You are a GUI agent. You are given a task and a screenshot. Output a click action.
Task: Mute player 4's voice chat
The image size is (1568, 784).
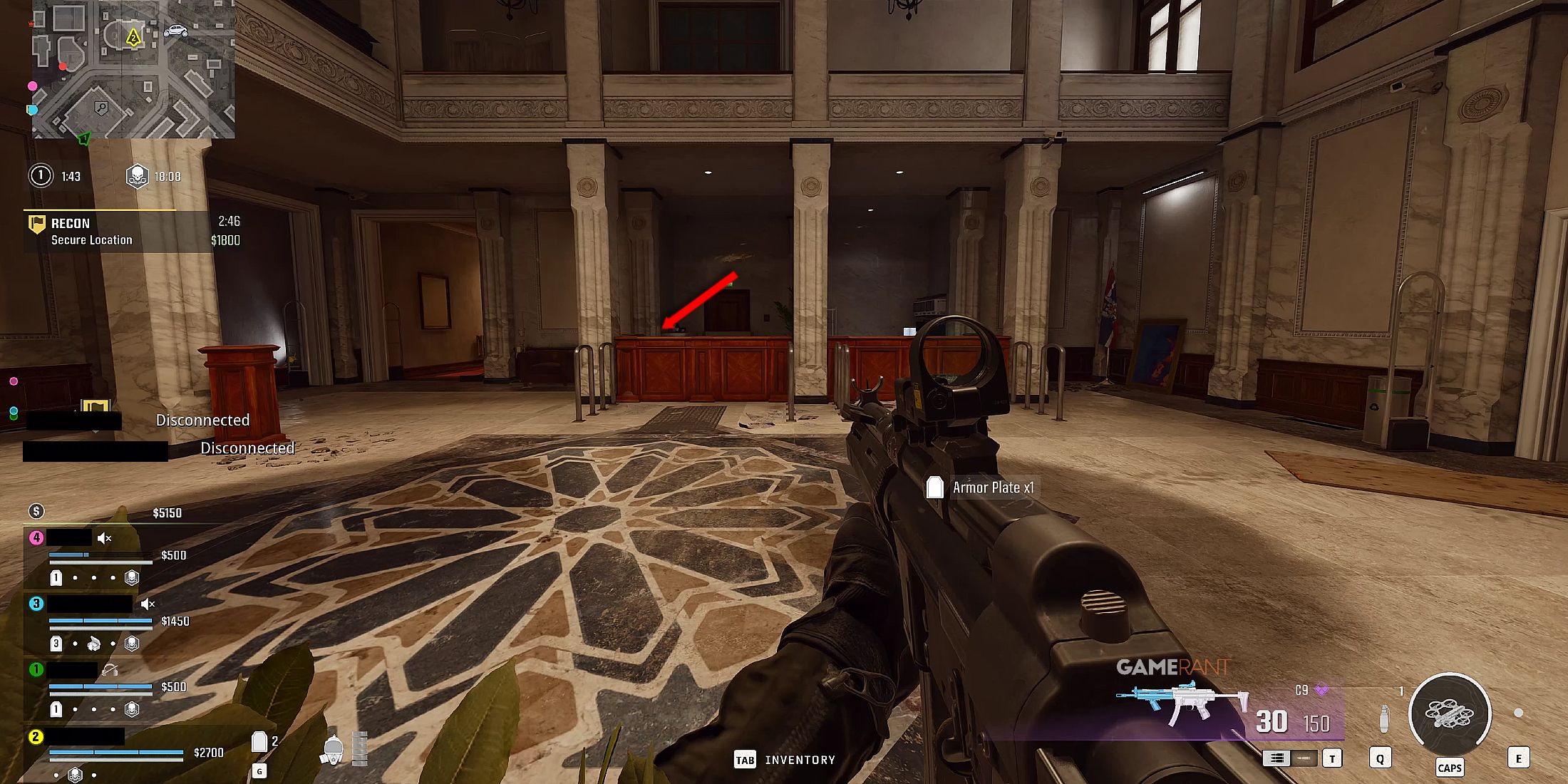(103, 539)
